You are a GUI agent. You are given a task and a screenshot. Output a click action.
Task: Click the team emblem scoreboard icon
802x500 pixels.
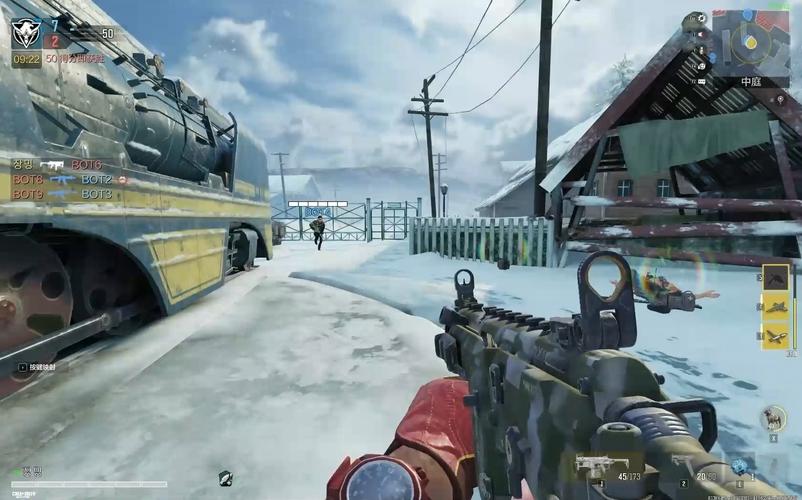coord(26,32)
